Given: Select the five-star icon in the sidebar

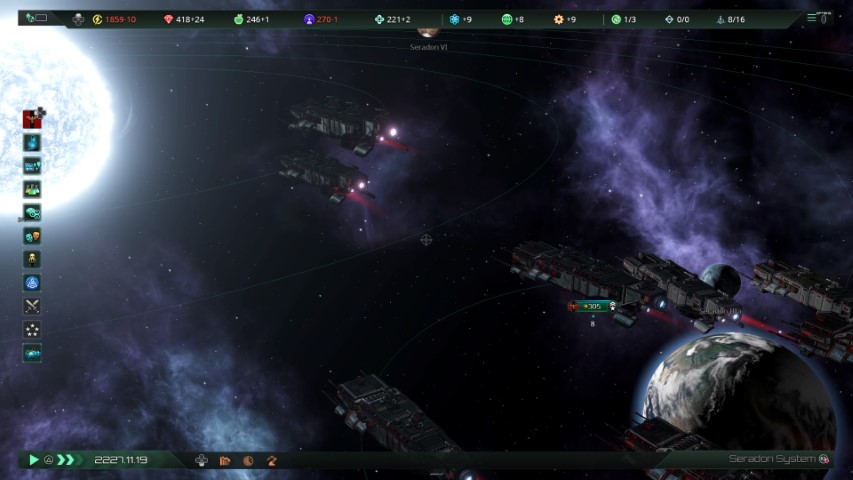Looking at the screenshot, I should (x=32, y=329).
